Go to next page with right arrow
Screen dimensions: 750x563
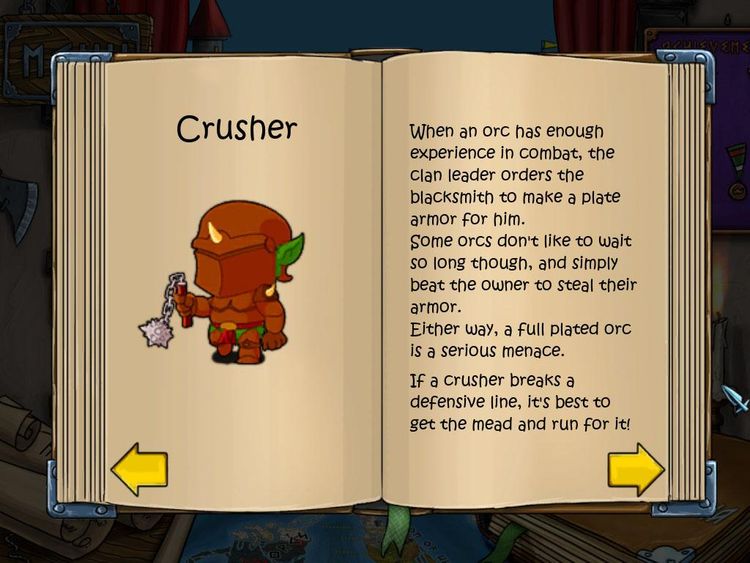coord(635,469)
